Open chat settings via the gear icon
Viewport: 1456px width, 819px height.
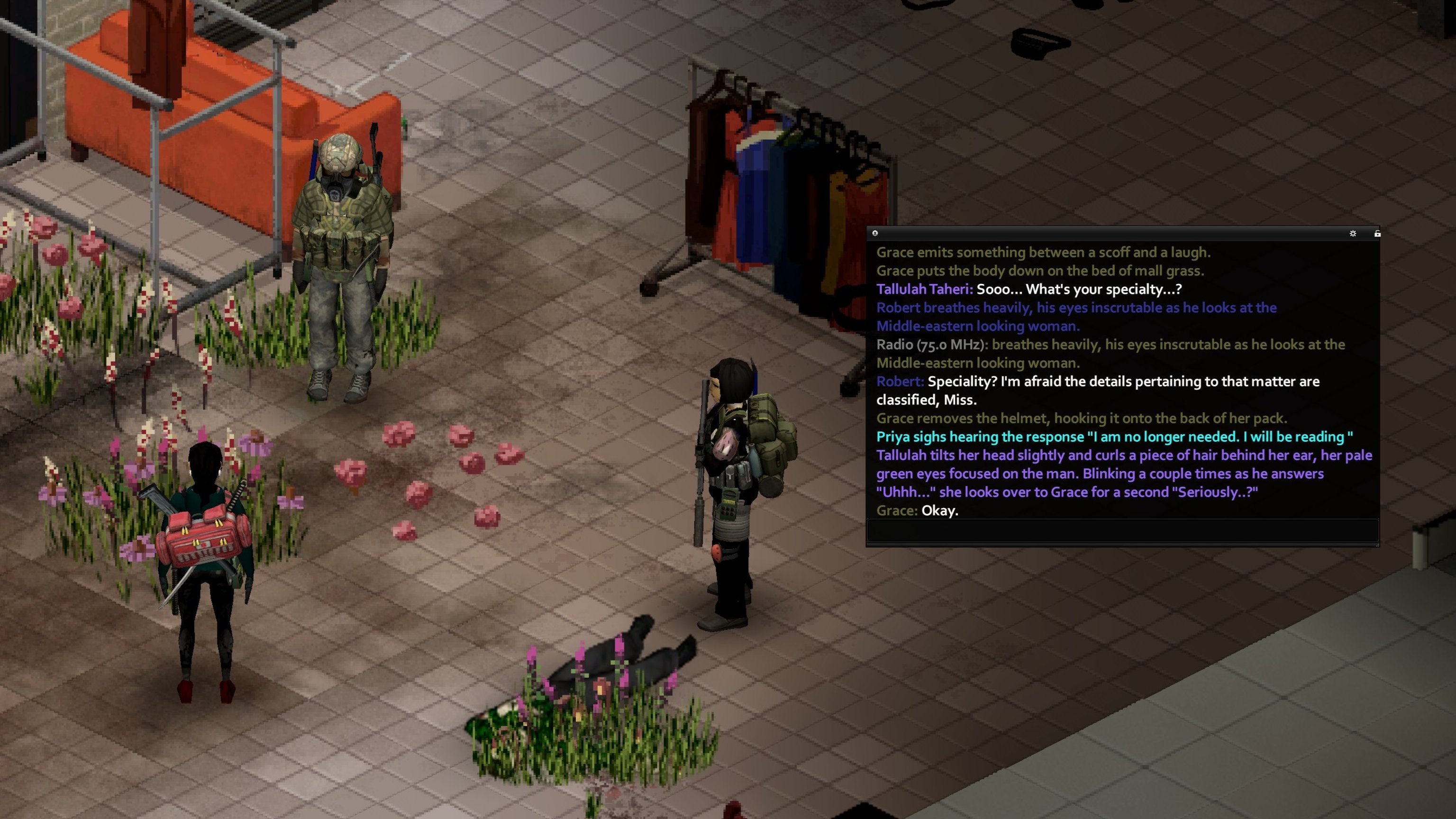click(x=1353, y=234)
